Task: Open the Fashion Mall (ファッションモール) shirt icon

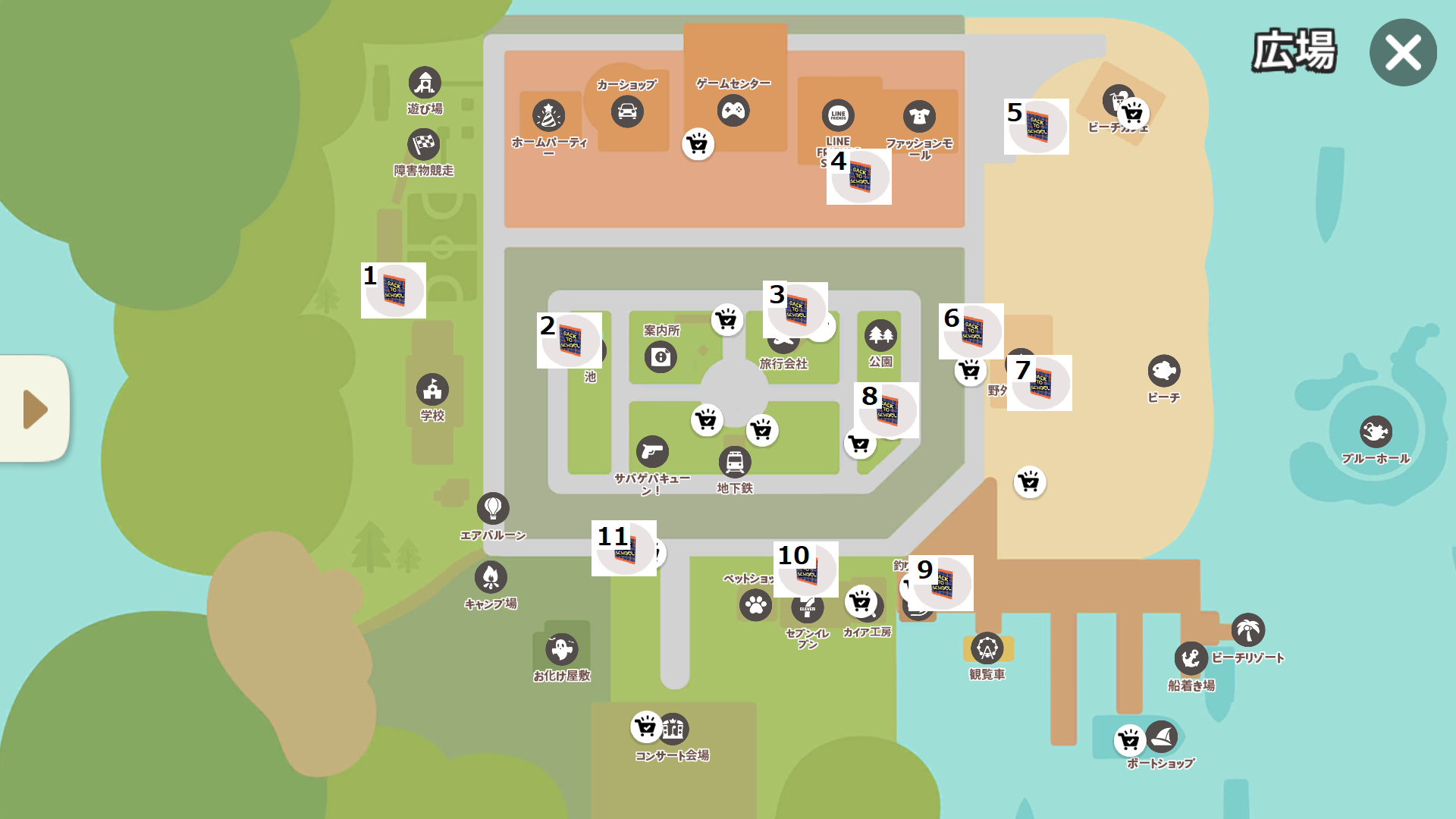Action: (919, 116)
